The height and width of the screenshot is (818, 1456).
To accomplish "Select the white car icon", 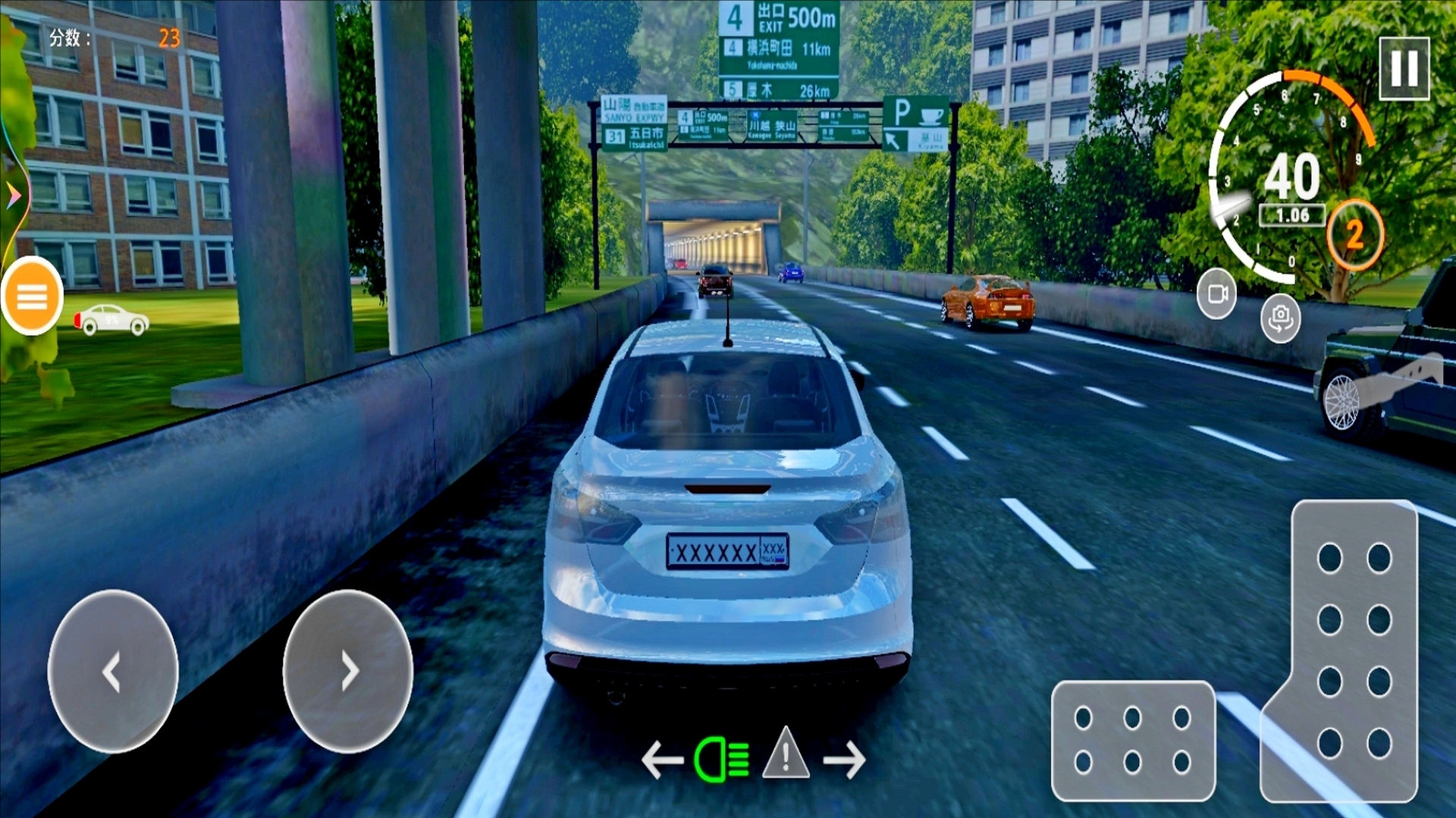I will pos(112,320).
